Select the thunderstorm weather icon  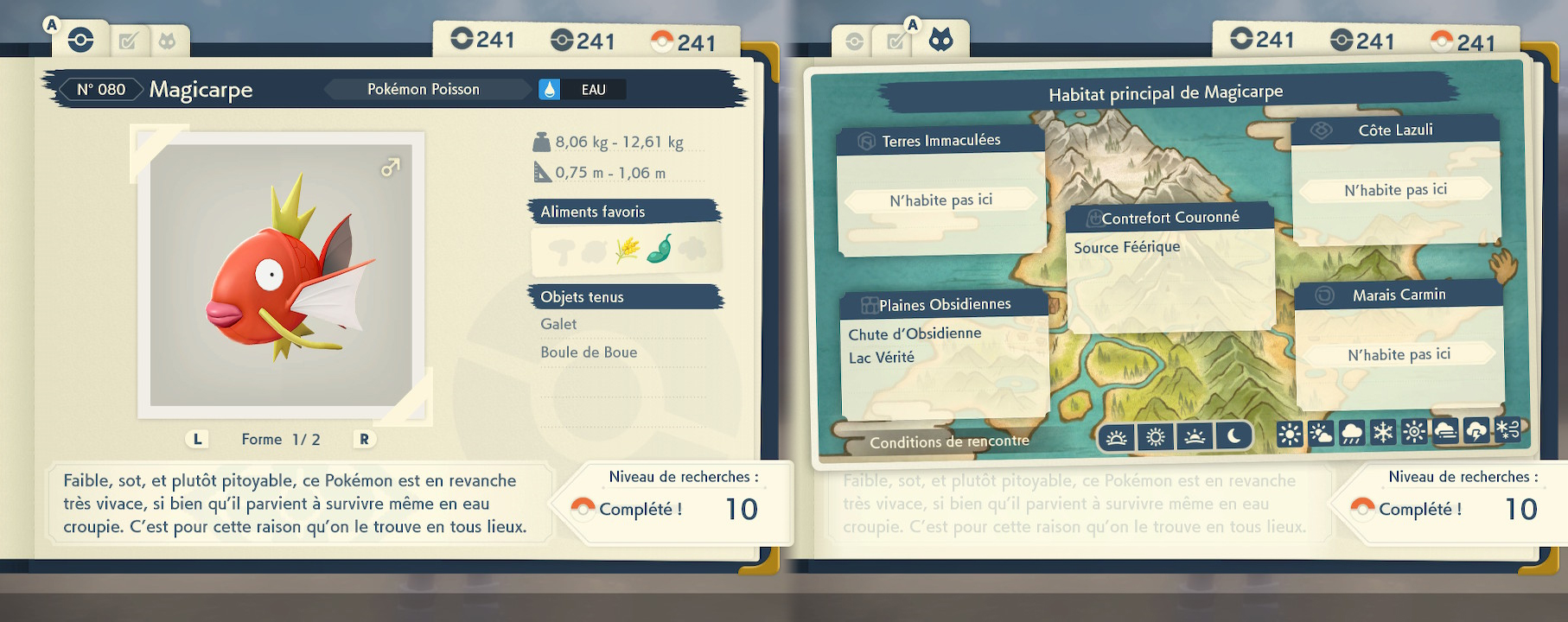[x=1476, y=431]
